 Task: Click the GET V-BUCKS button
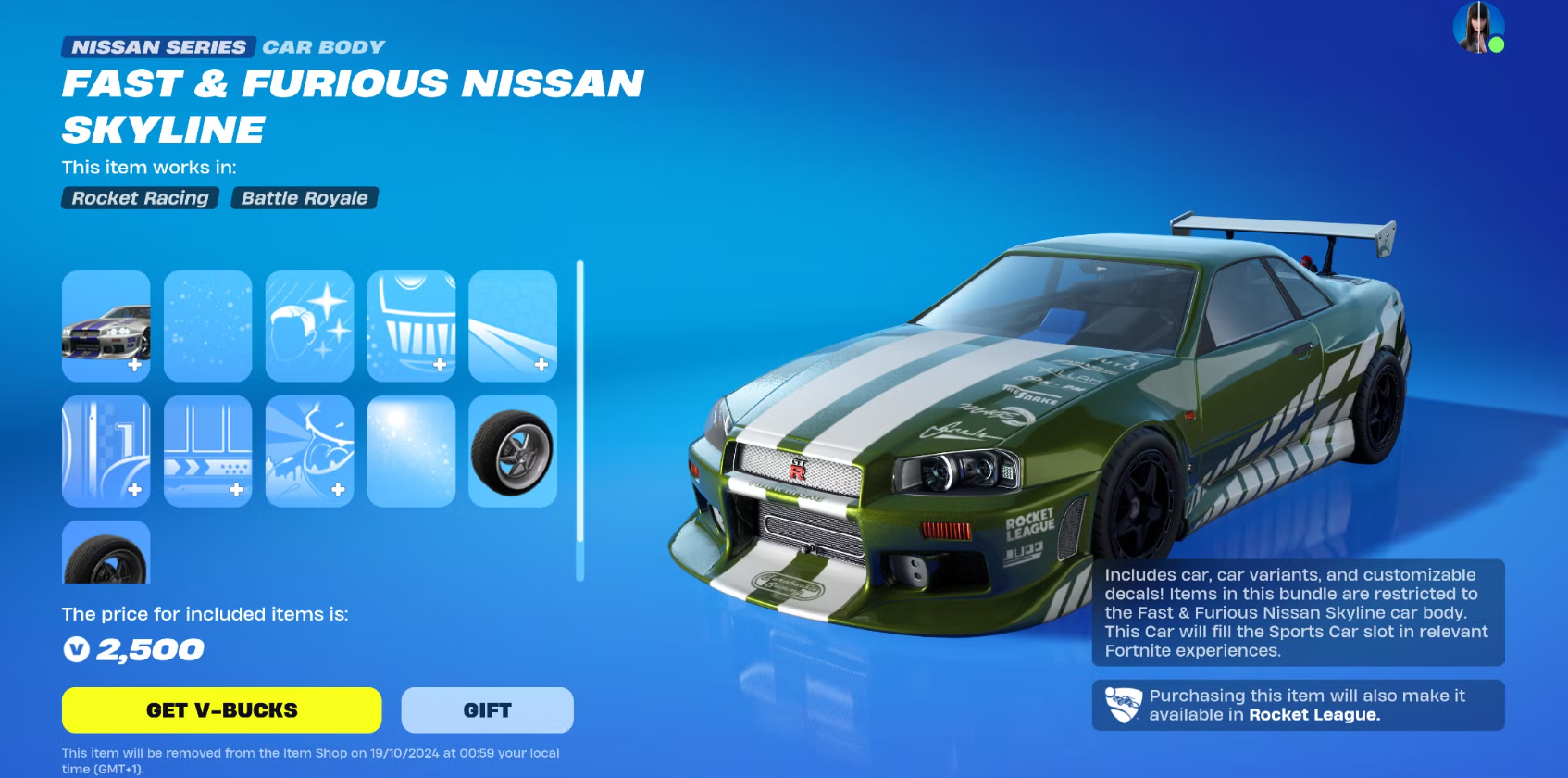pyautogui.click(x=221, y=710)
